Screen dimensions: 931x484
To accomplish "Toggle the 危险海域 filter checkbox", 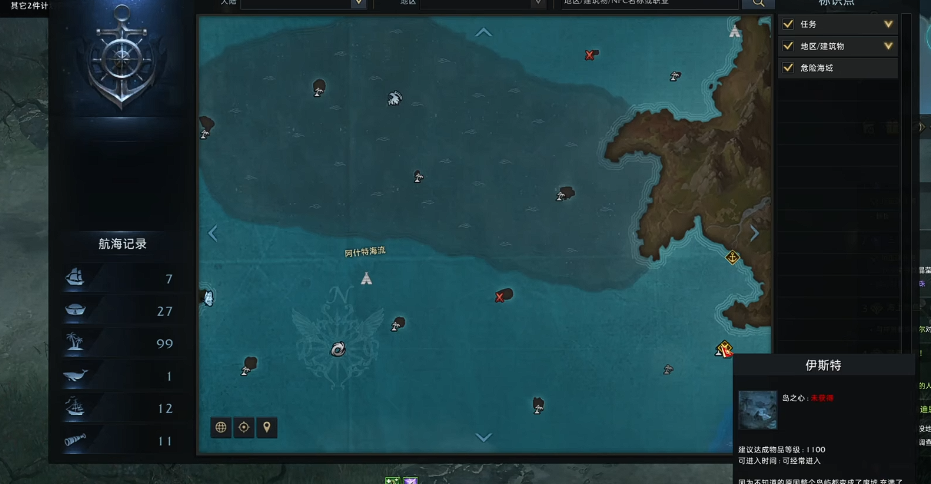I will point(789,68).
